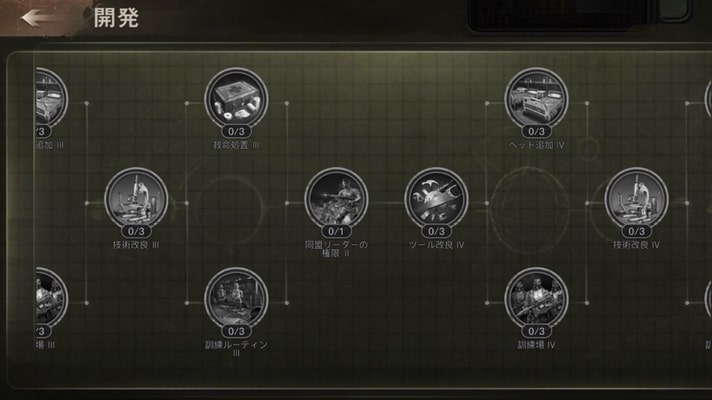Open the 訓練場 IV research node

pos(536,299)
